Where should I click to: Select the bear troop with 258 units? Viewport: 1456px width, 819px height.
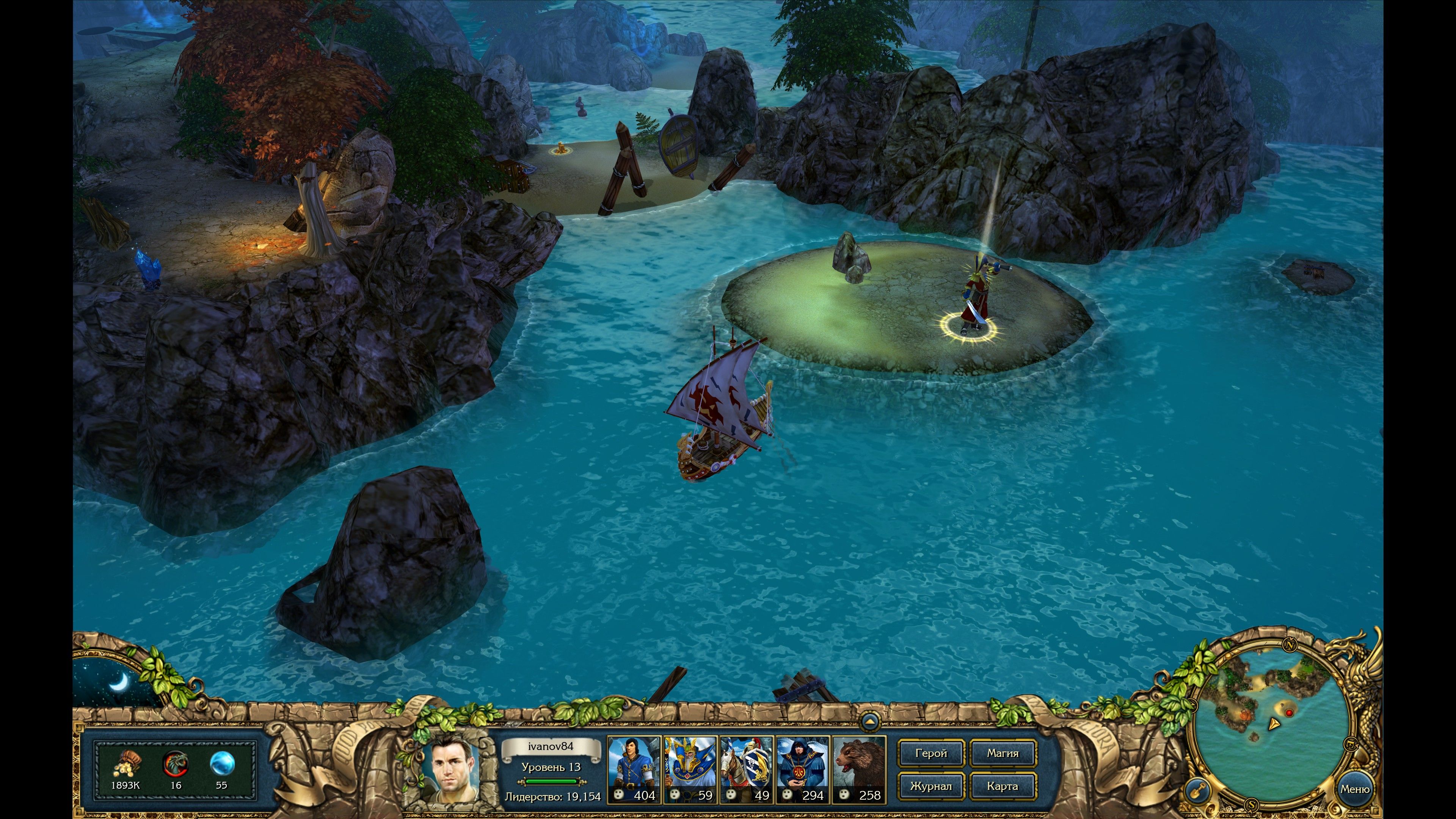coord(859,768)
